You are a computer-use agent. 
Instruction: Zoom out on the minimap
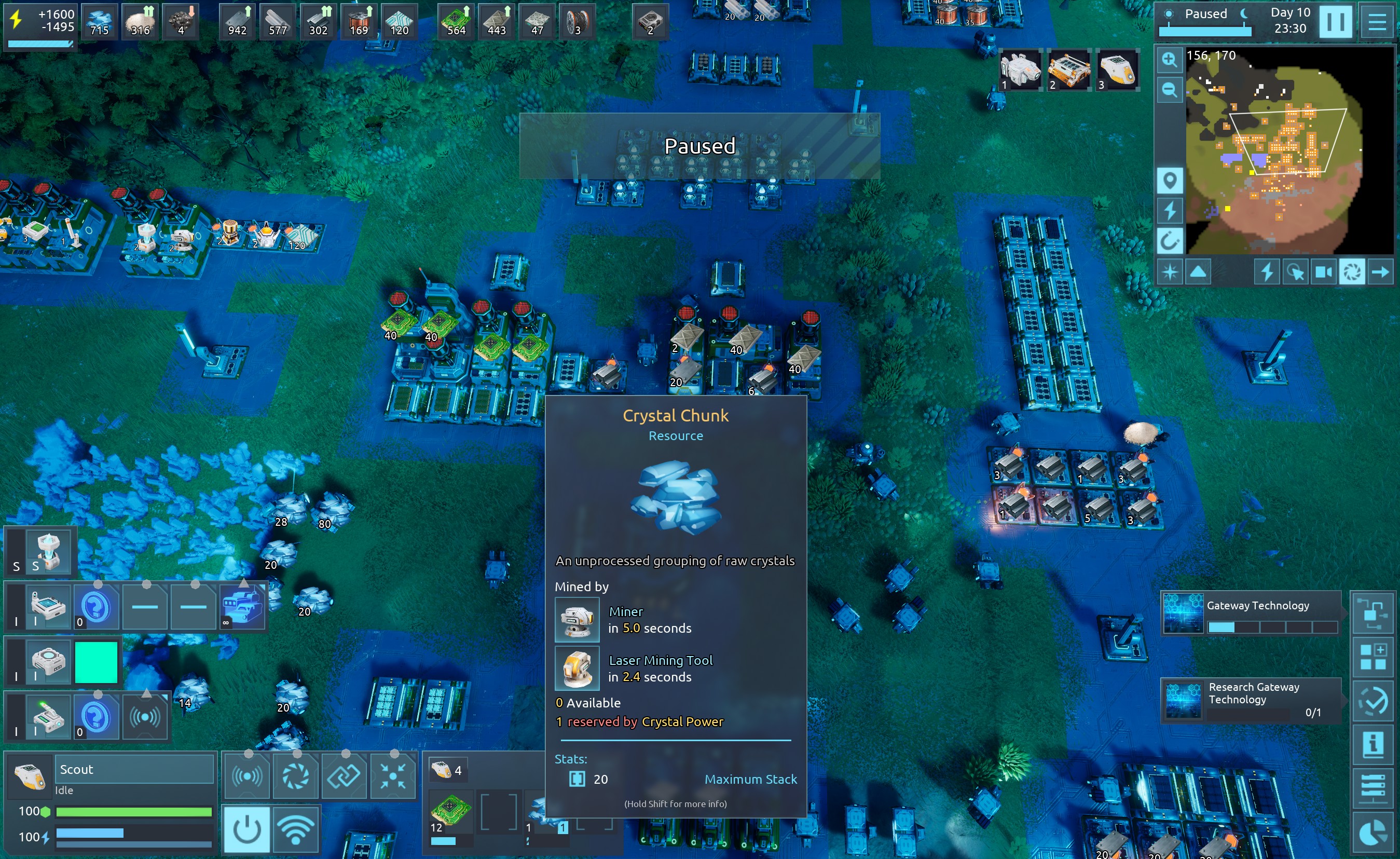tap(1169, 90)
